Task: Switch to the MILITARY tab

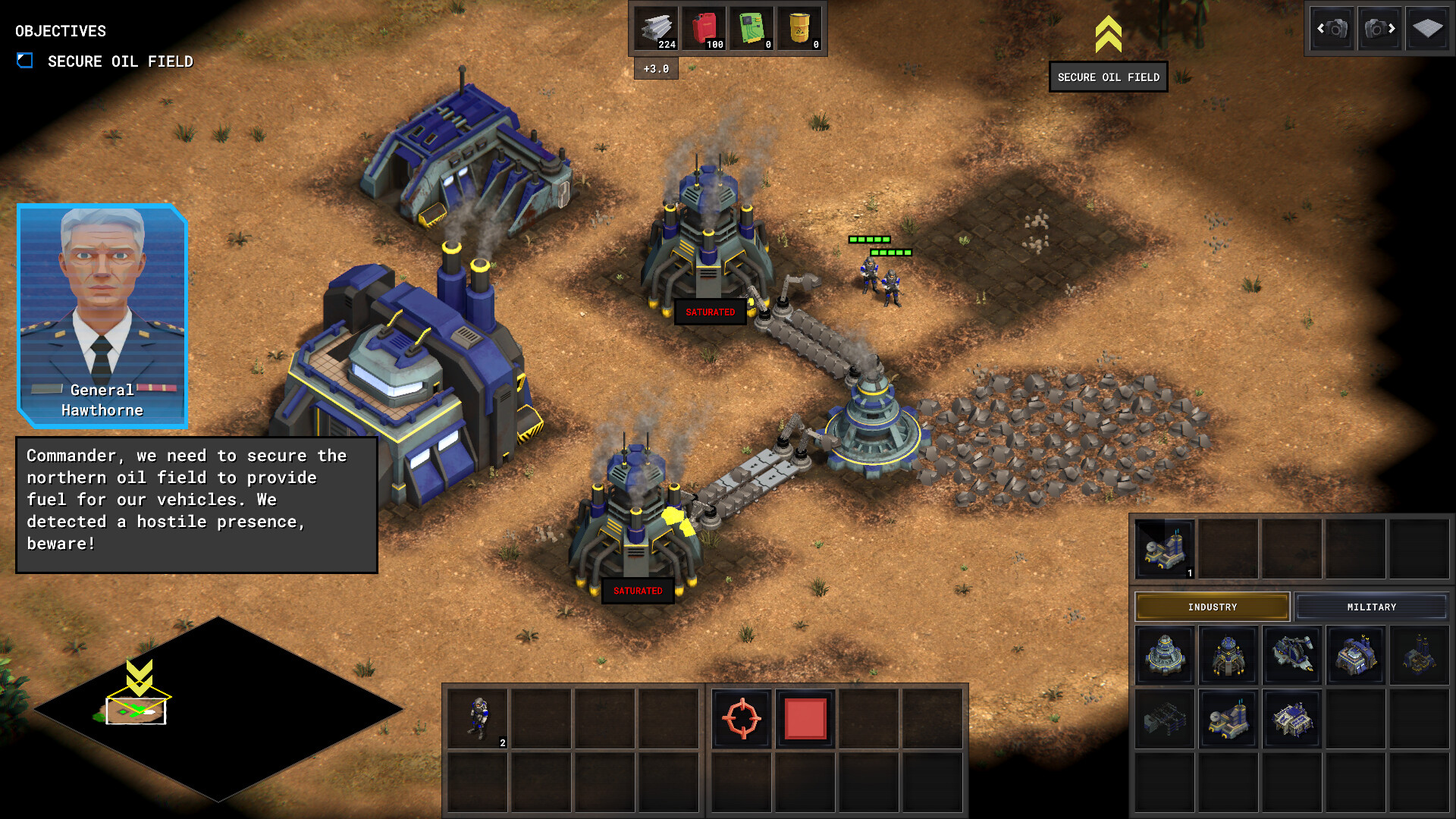Action: pyautogui.click(x=1370, y=607)
